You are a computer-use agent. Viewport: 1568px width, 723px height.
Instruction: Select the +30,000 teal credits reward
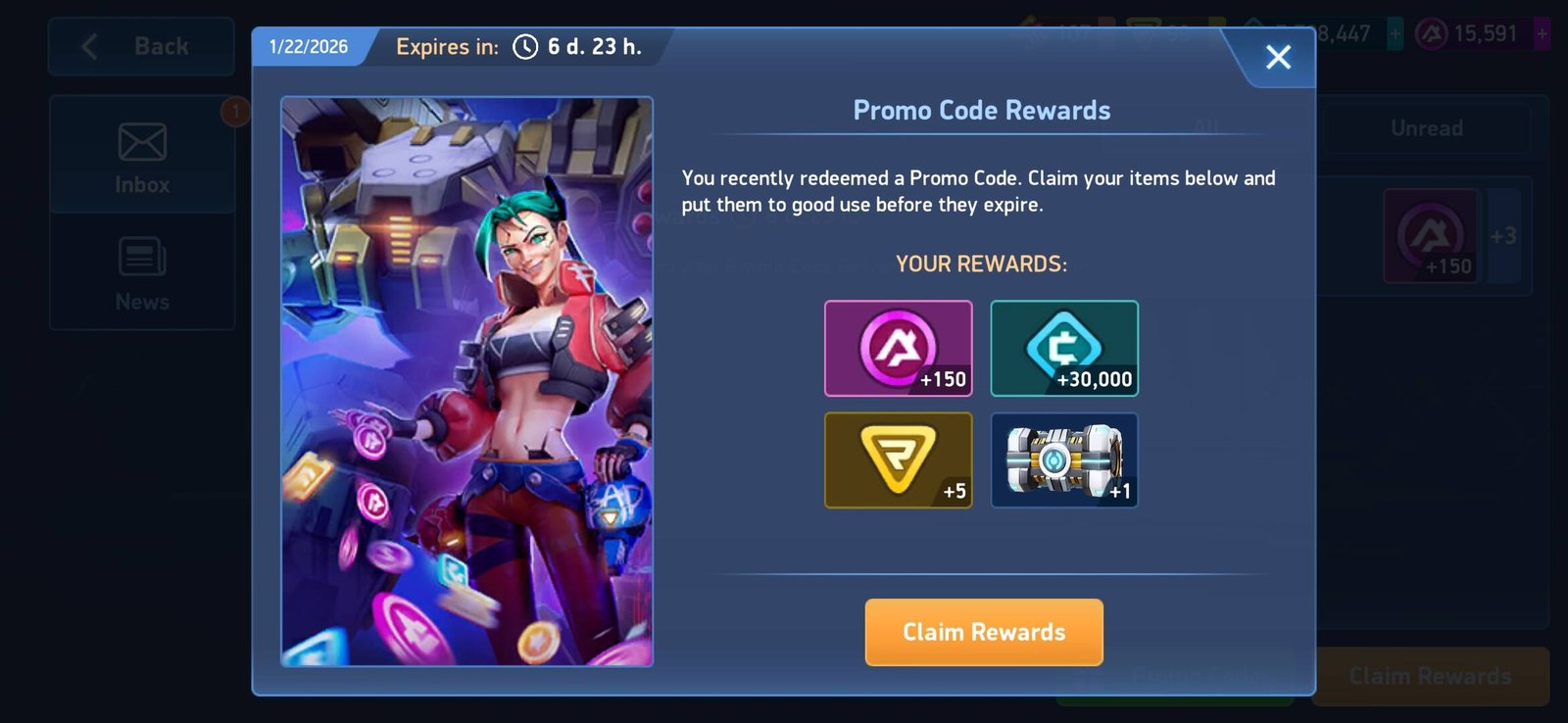pyautogui.click(x=1063, y=348)
